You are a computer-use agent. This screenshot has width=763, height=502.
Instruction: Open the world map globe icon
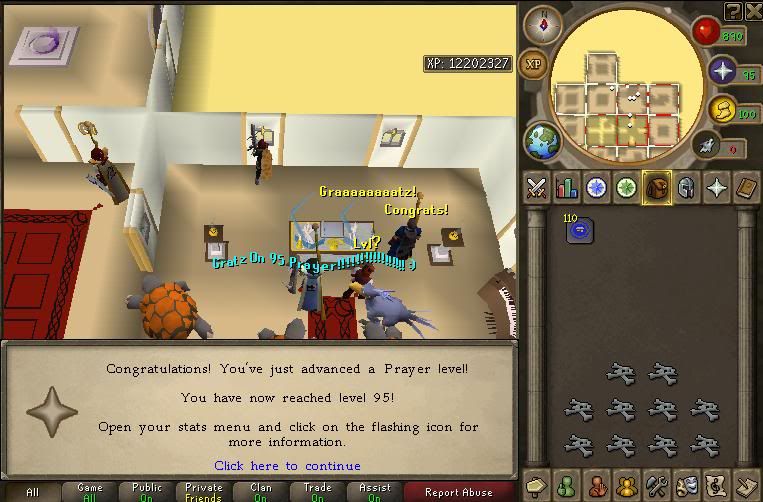544,140
